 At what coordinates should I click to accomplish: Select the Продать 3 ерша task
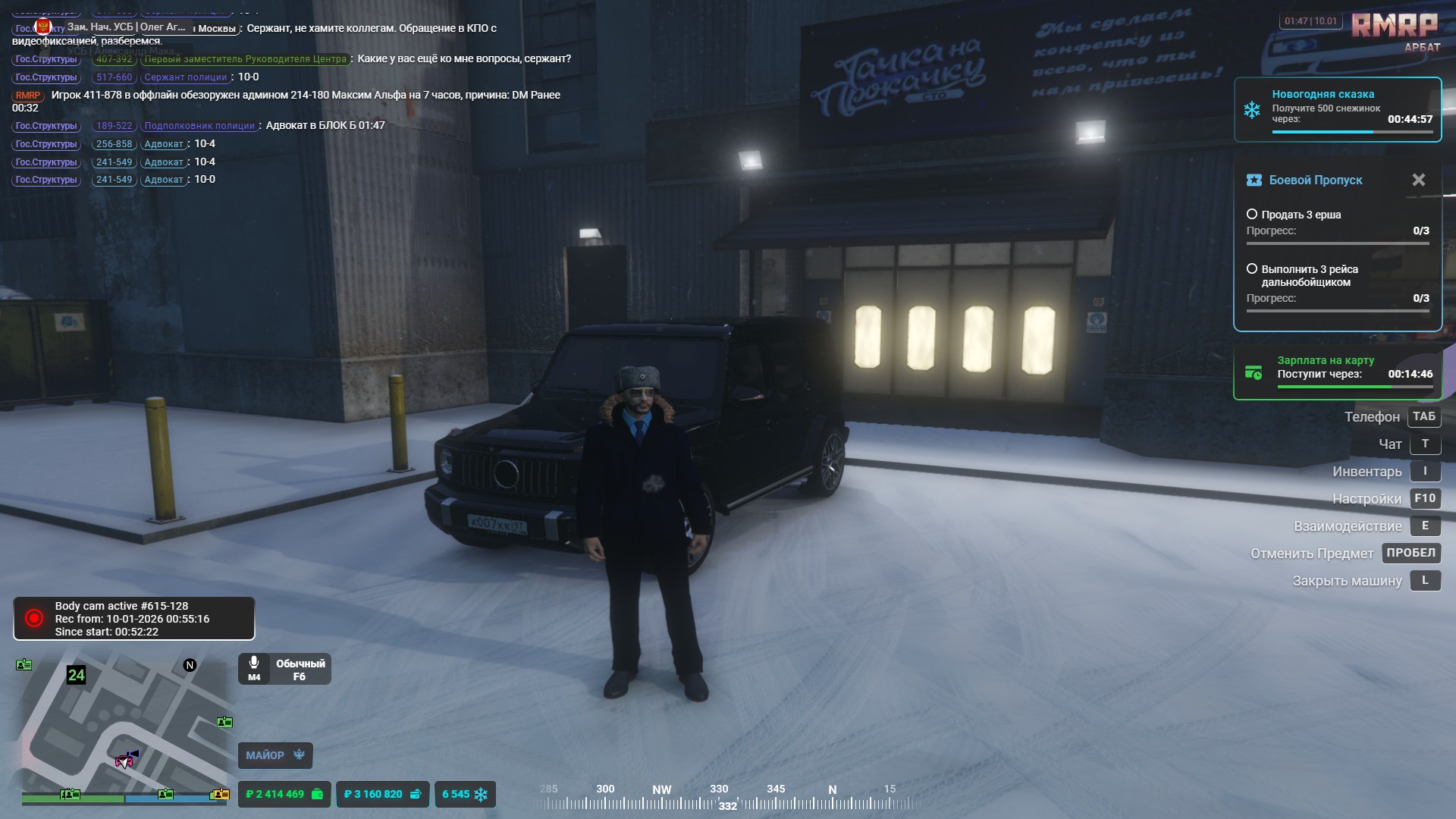tap(1301, 215)
